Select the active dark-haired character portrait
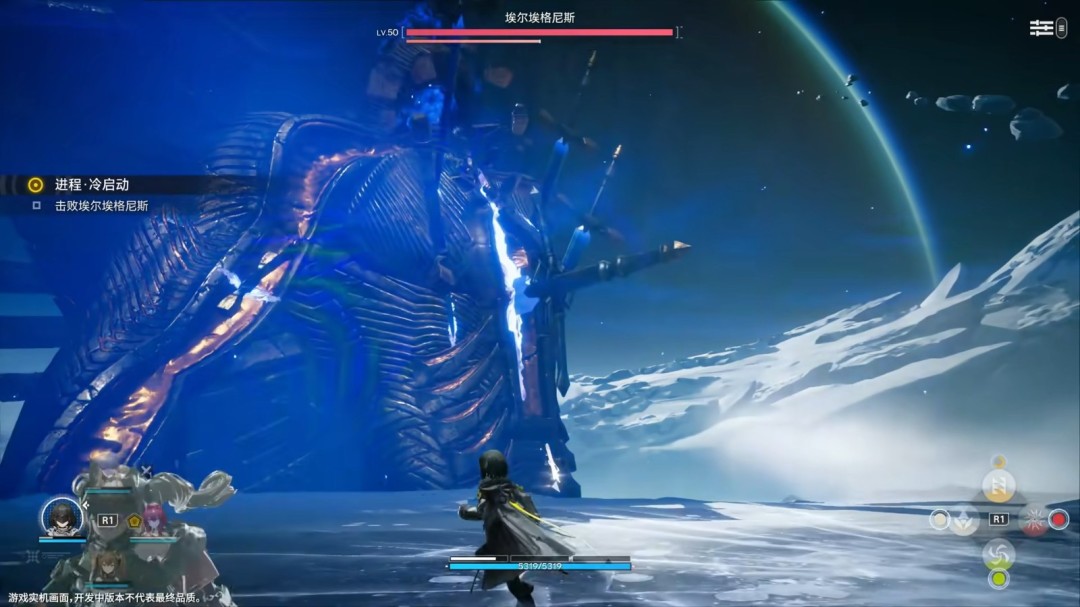The width and height of the screenshot is (1080, 607). pyautogui.click(x=61, y=517)
